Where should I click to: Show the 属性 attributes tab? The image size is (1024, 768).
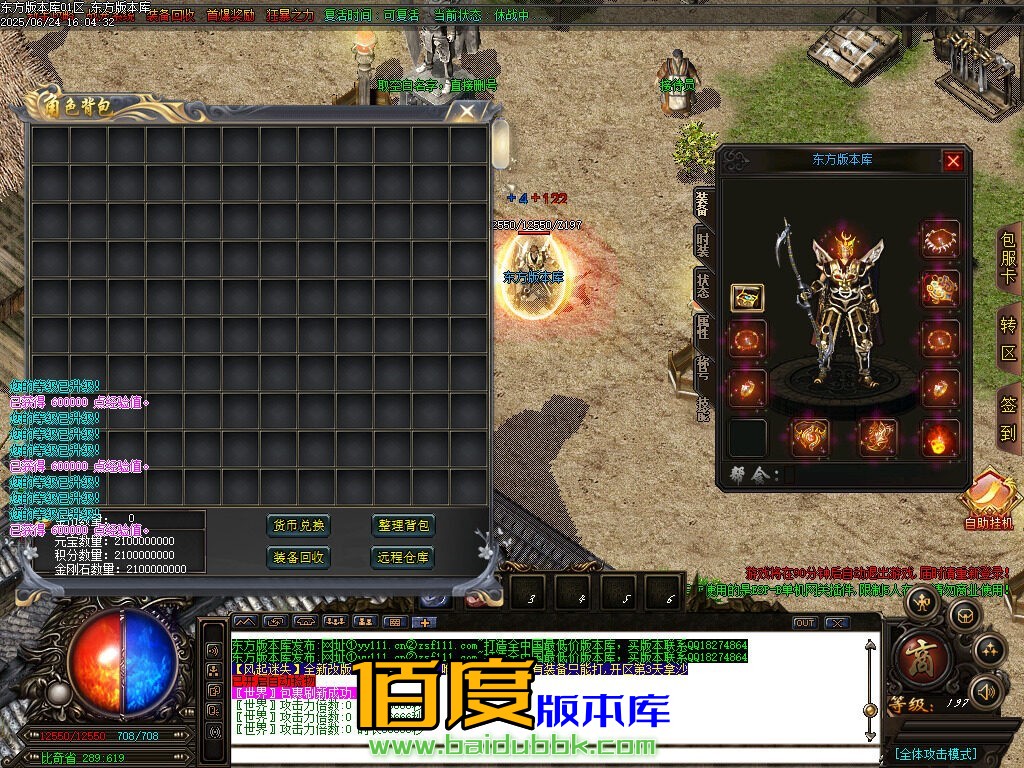pyautogui.click(x=703, y=326)
